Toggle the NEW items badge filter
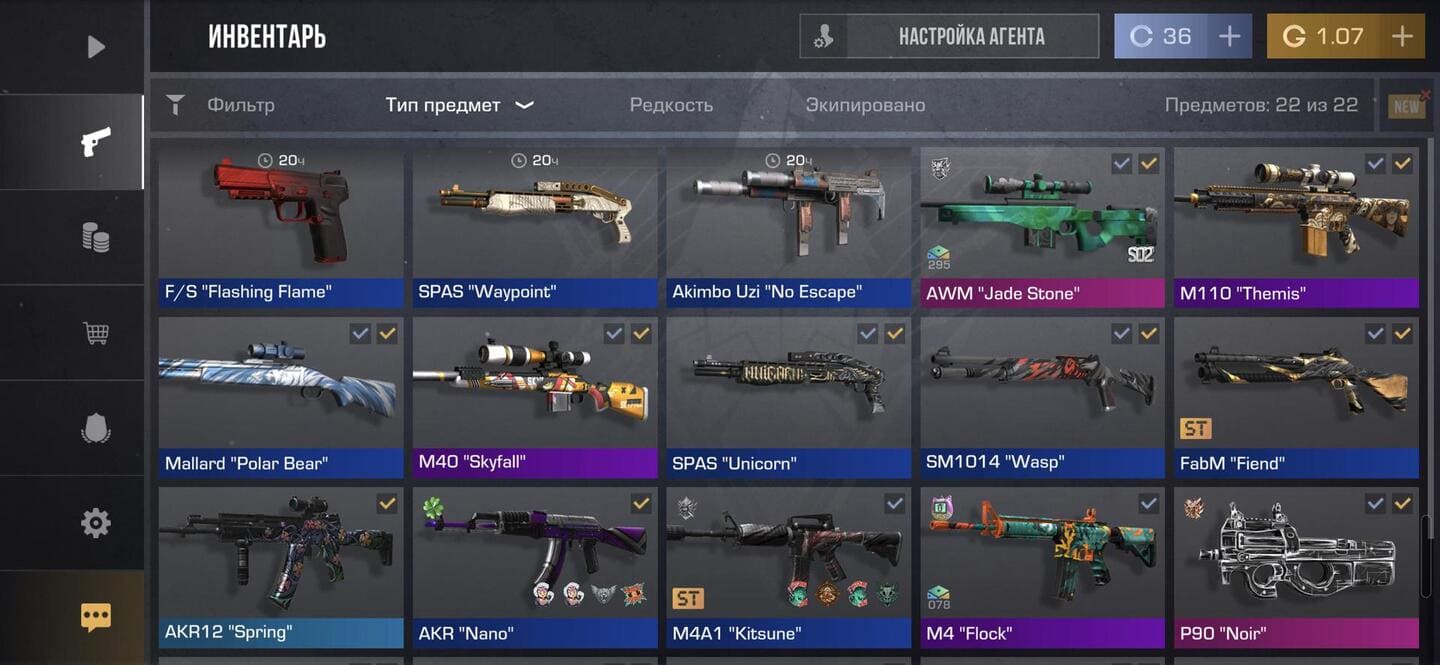This screenshot has width=1440, height=665. [x=1407, y=107]
